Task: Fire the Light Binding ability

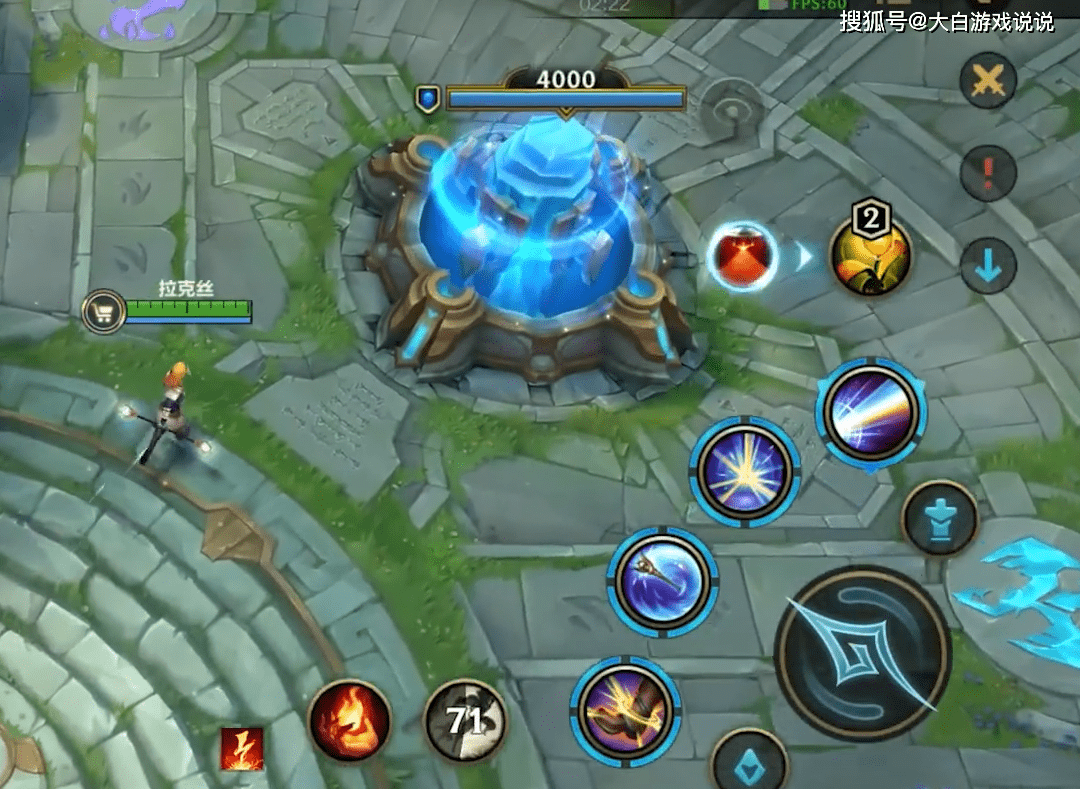Action: coord(625,711)
